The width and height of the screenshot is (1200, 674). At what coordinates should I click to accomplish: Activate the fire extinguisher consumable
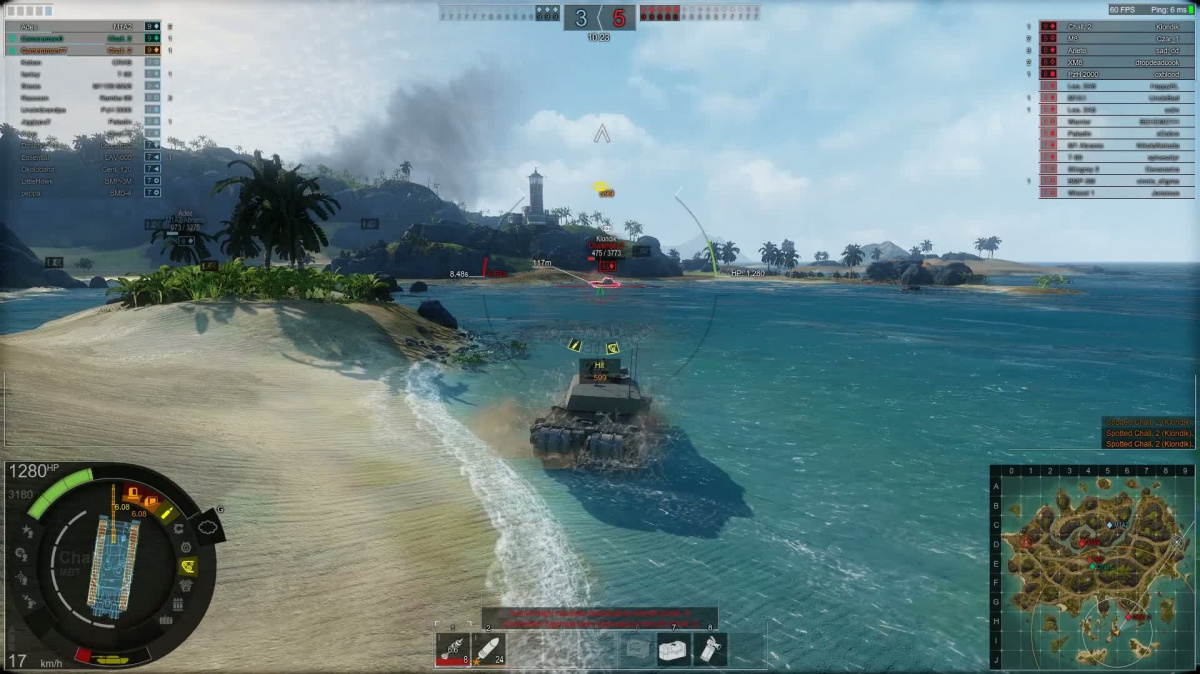point(711,650)
